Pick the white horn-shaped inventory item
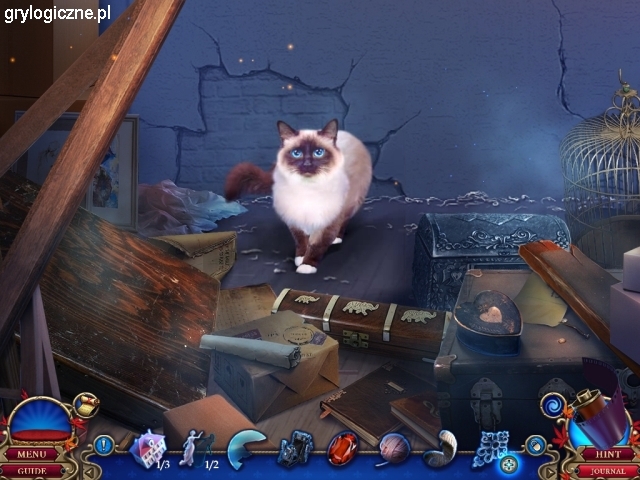This screenshot has height=480, width=640. [x=440, y=448]
